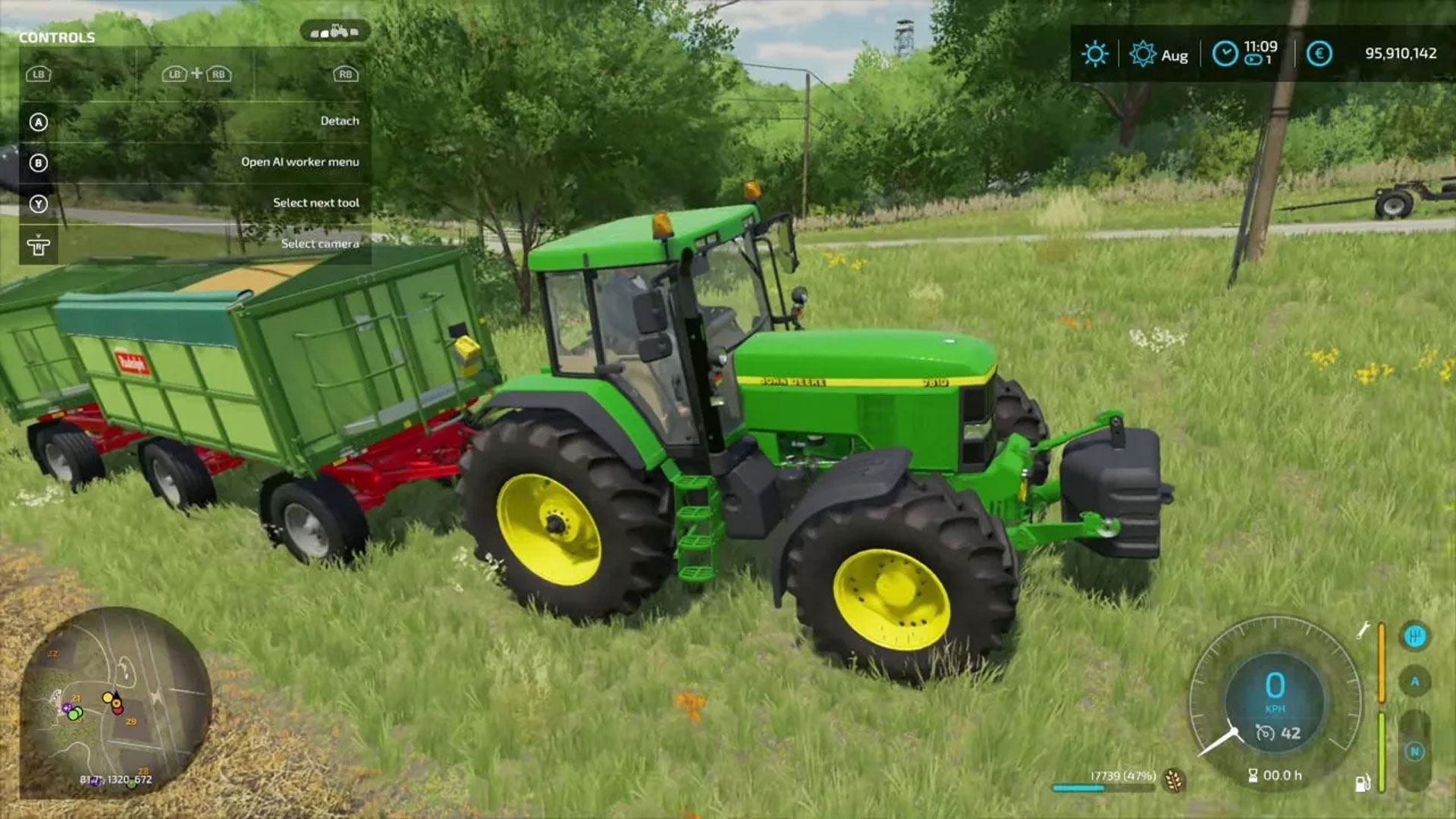Click the fuel pump icon
This screenshot has width=1456, height=819.
tap(1362, 783)
